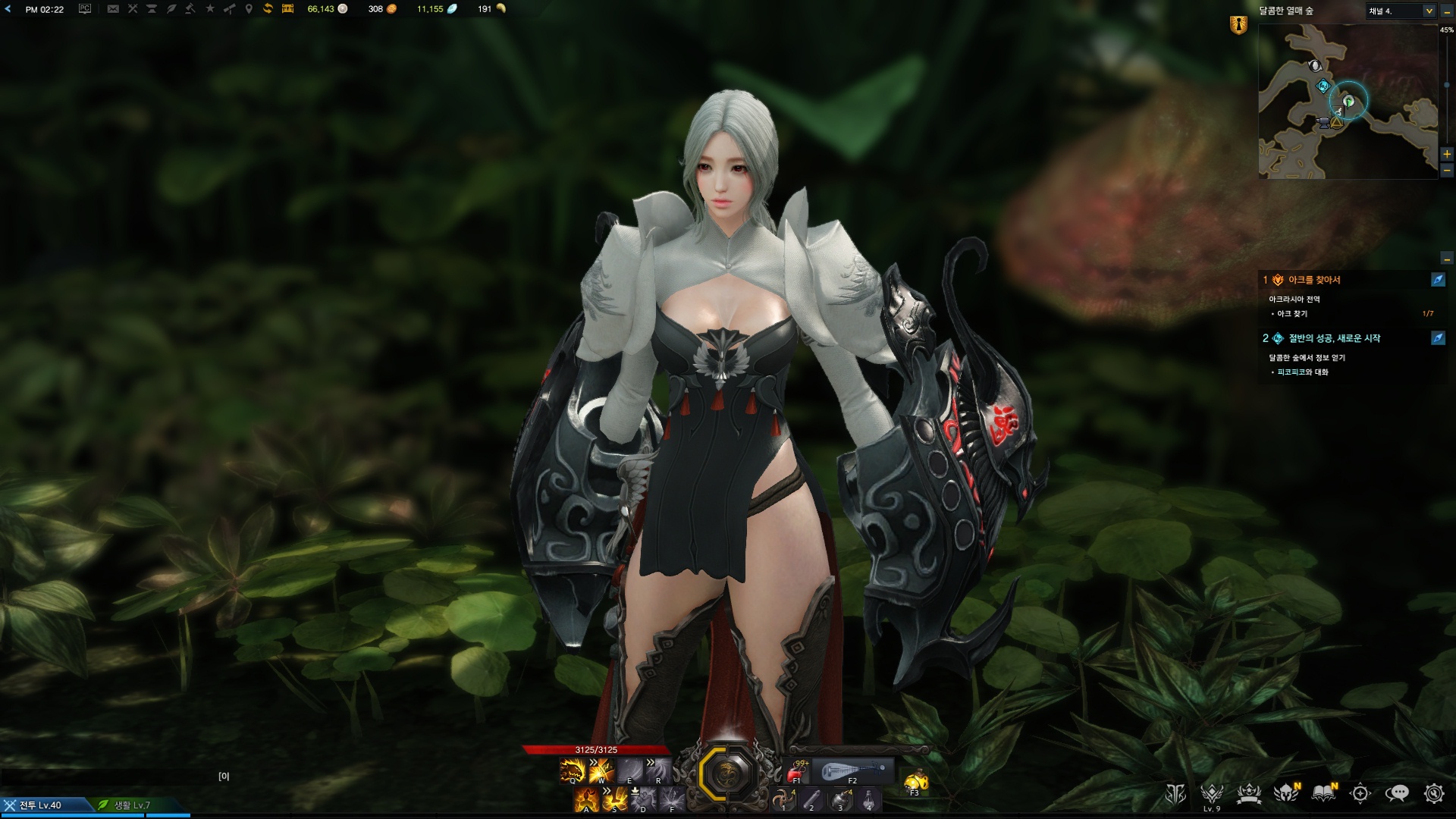Activate the Q skill flaming beast icon
Viewport: 1456px width, 819px height.
pyautogui.click(x=573, y=770)
